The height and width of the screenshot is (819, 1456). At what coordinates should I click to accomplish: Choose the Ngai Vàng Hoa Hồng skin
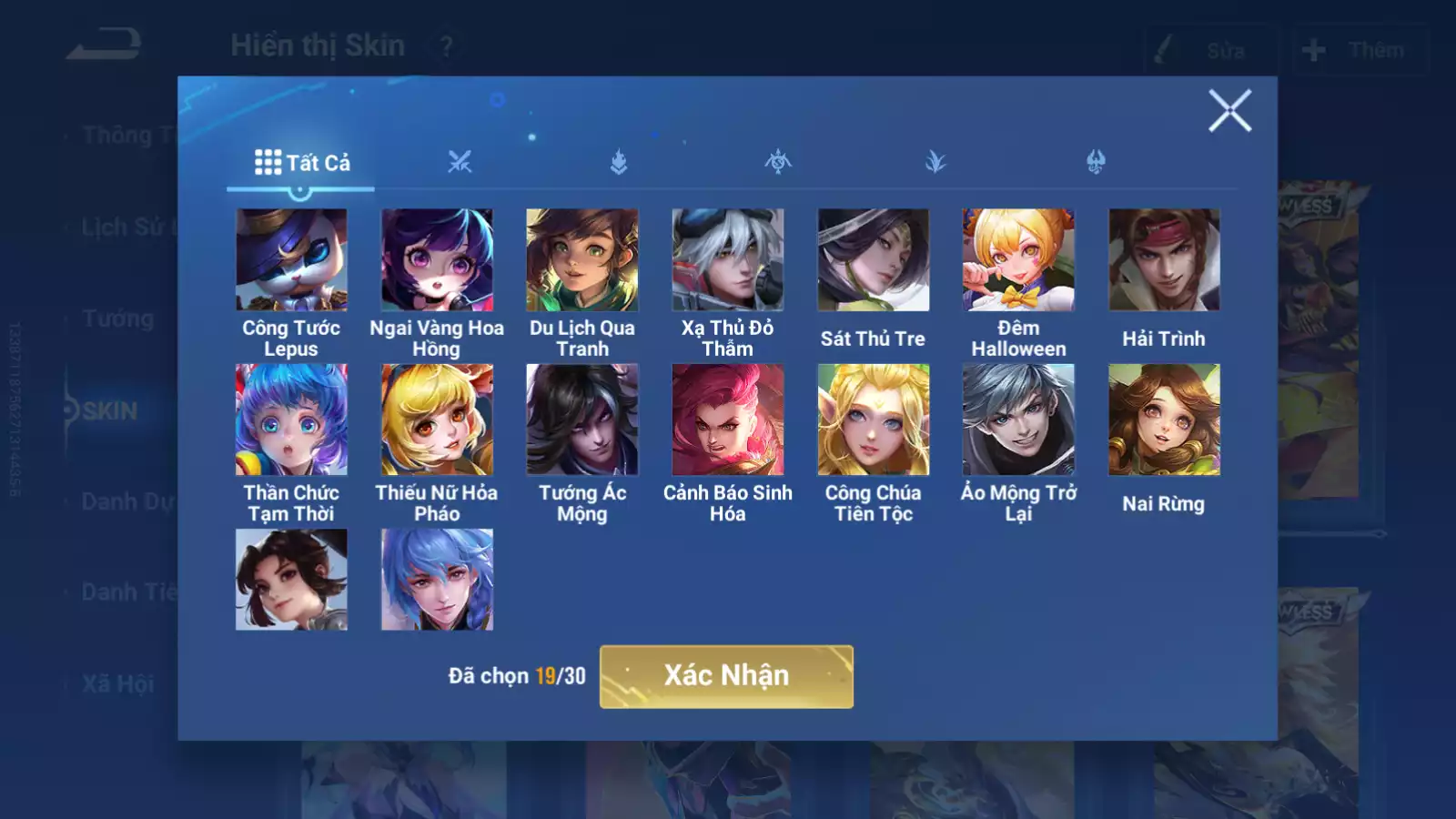(x=437, y=260)
